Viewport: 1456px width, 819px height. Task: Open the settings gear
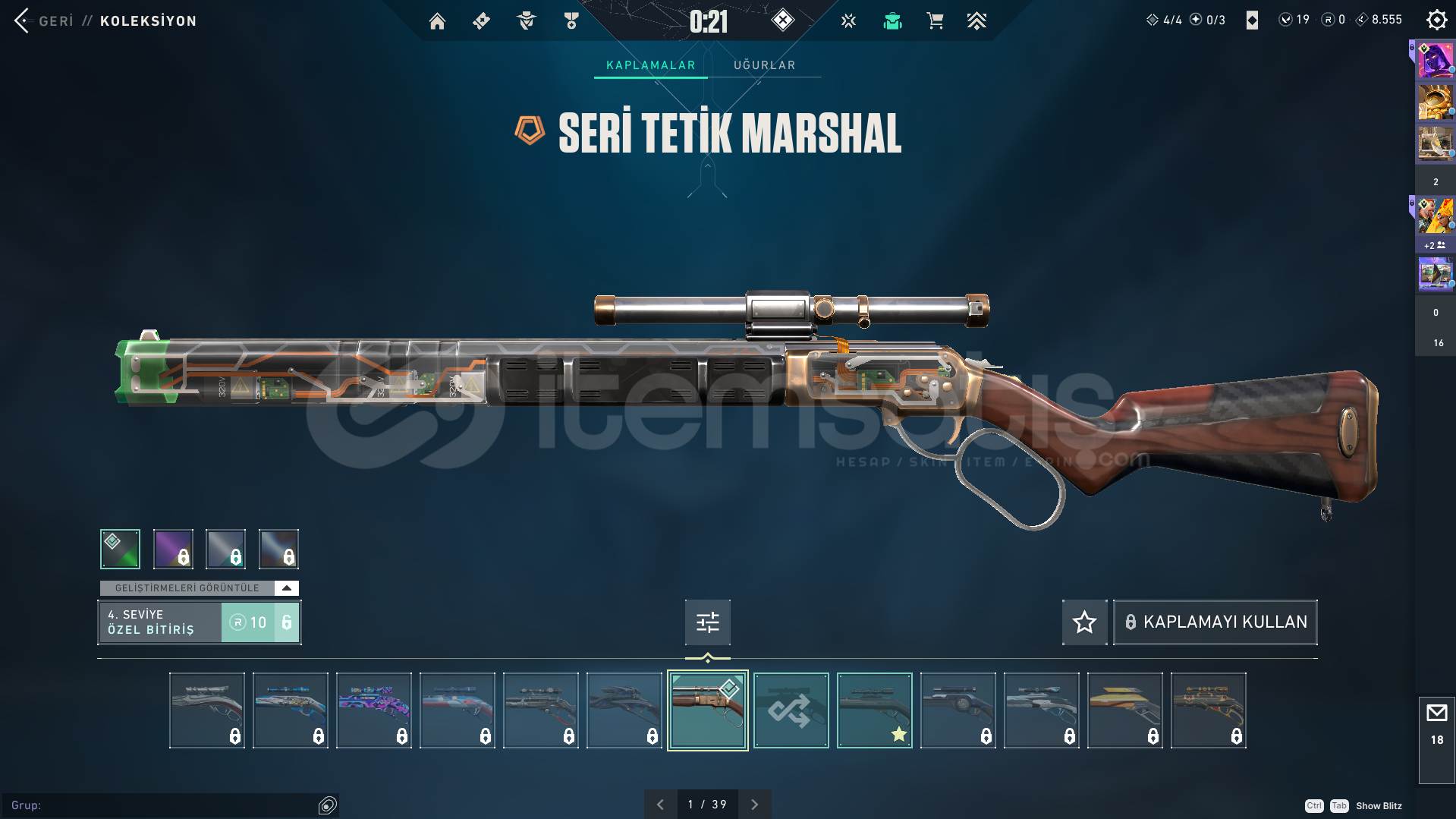(1436, 20)
